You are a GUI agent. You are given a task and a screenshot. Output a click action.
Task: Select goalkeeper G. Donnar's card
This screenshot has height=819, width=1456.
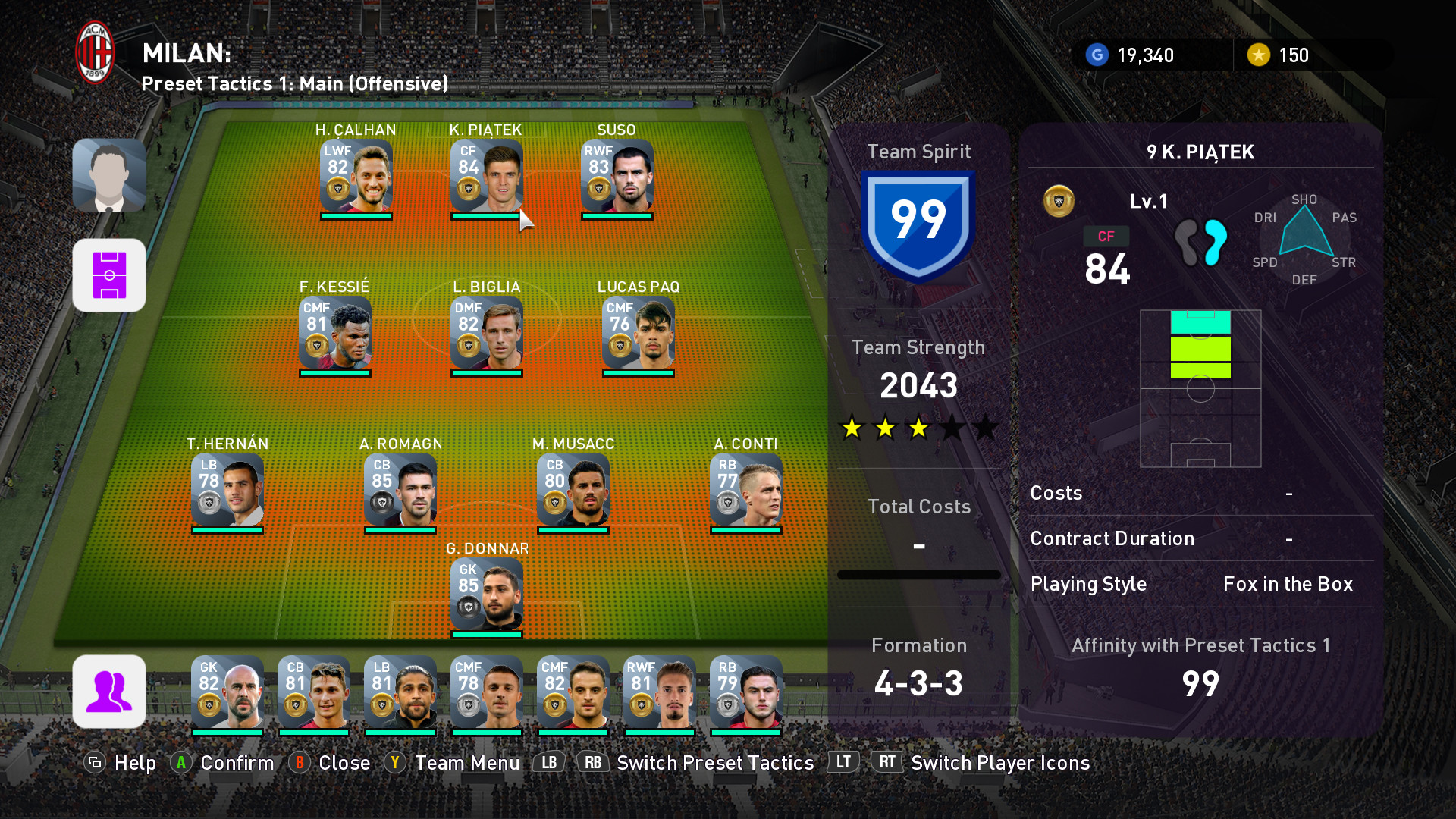click(x=486, y=595)
